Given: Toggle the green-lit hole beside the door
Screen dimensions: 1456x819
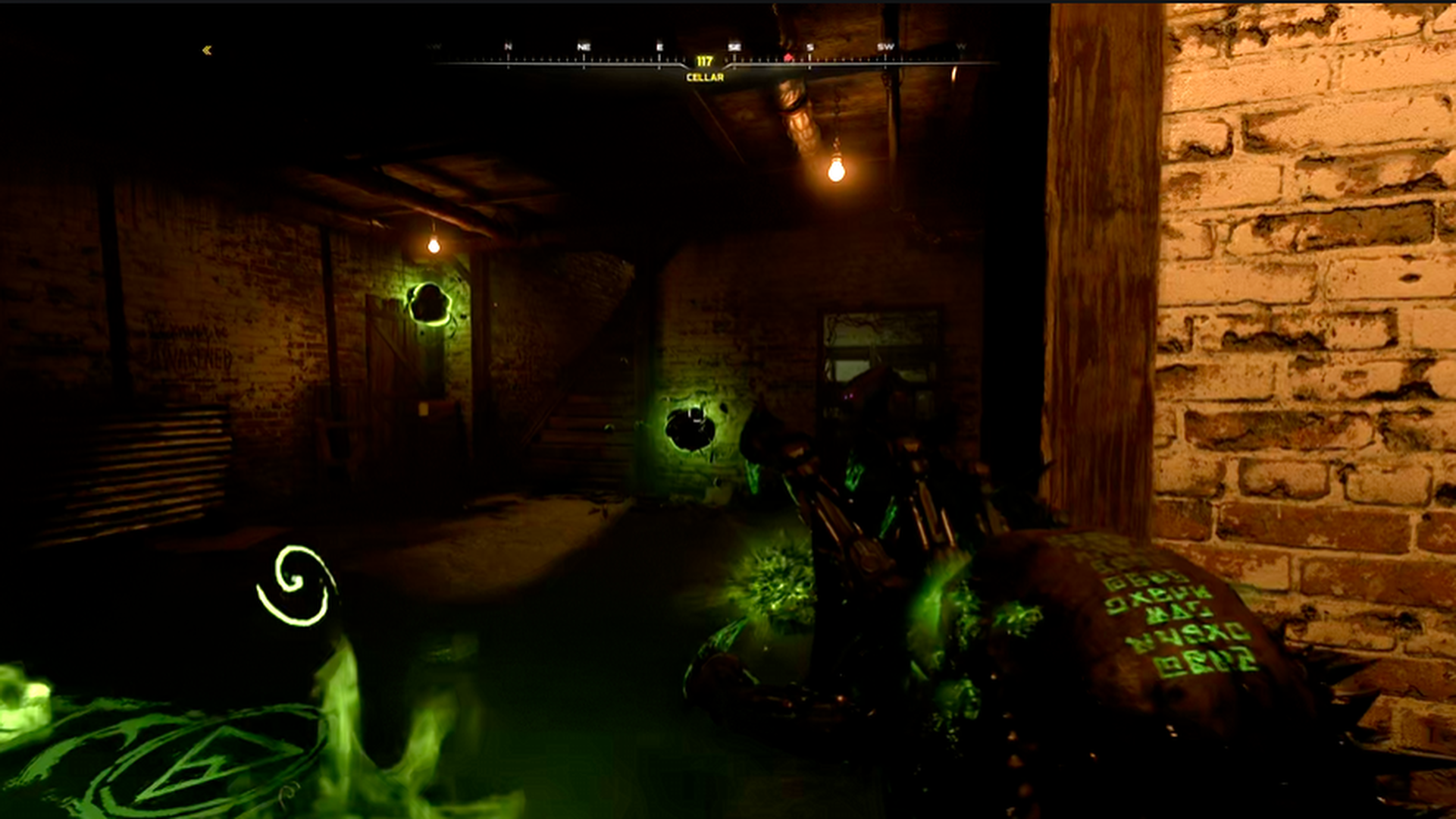Looking at the screenshot, I should point(427,301).
